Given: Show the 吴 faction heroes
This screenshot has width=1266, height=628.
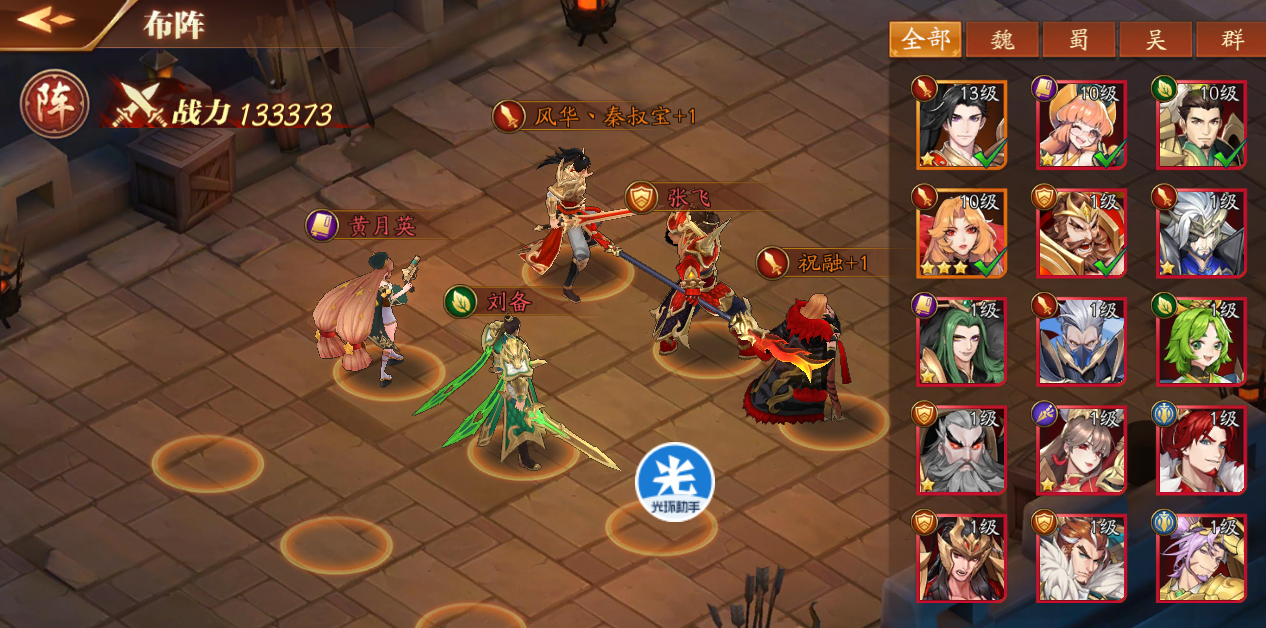Looking at the screenshot, I should pos(1156,40).
